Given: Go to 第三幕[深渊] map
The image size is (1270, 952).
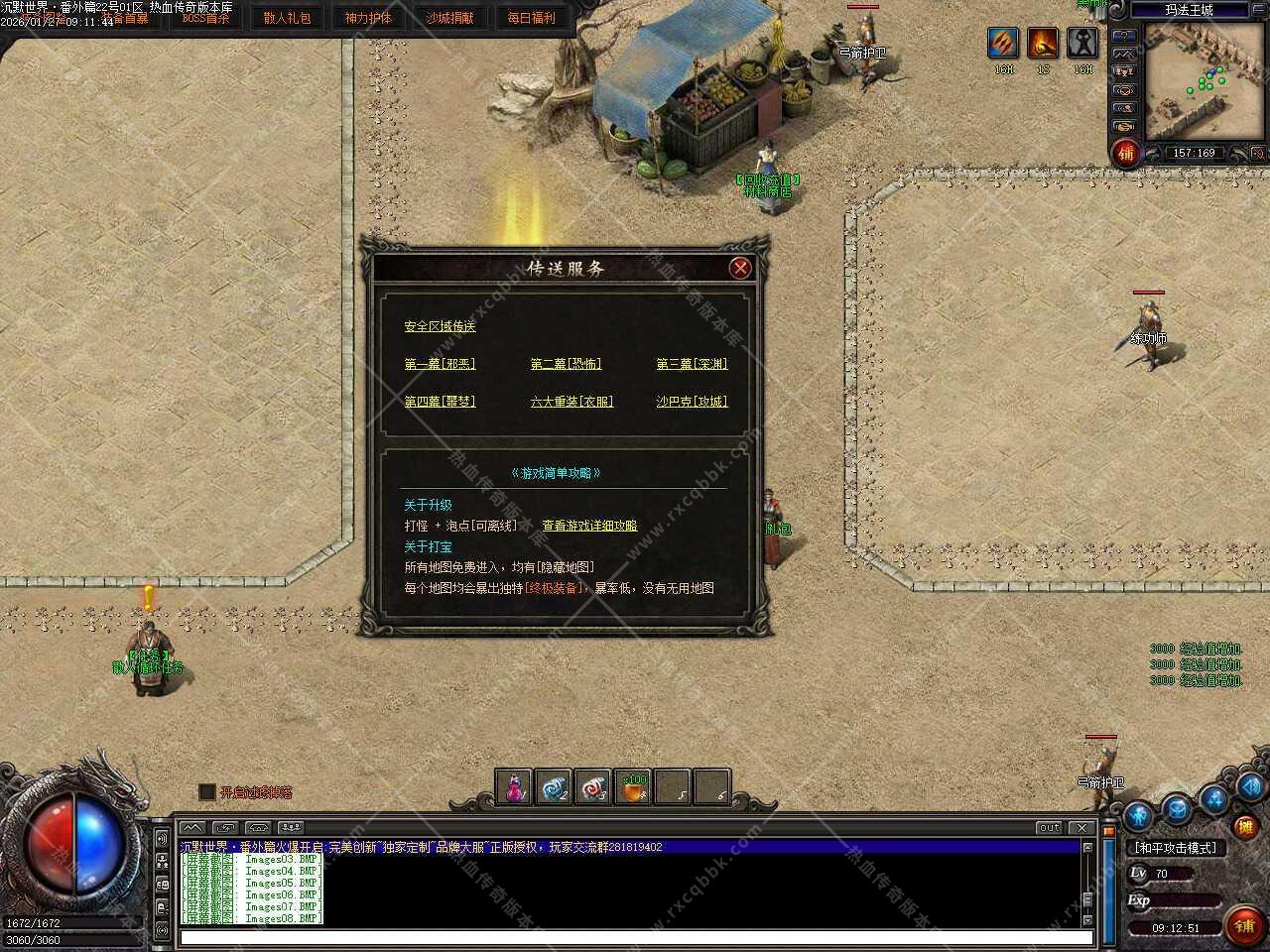Looking at the screenshot, I should tap(692, 364).
